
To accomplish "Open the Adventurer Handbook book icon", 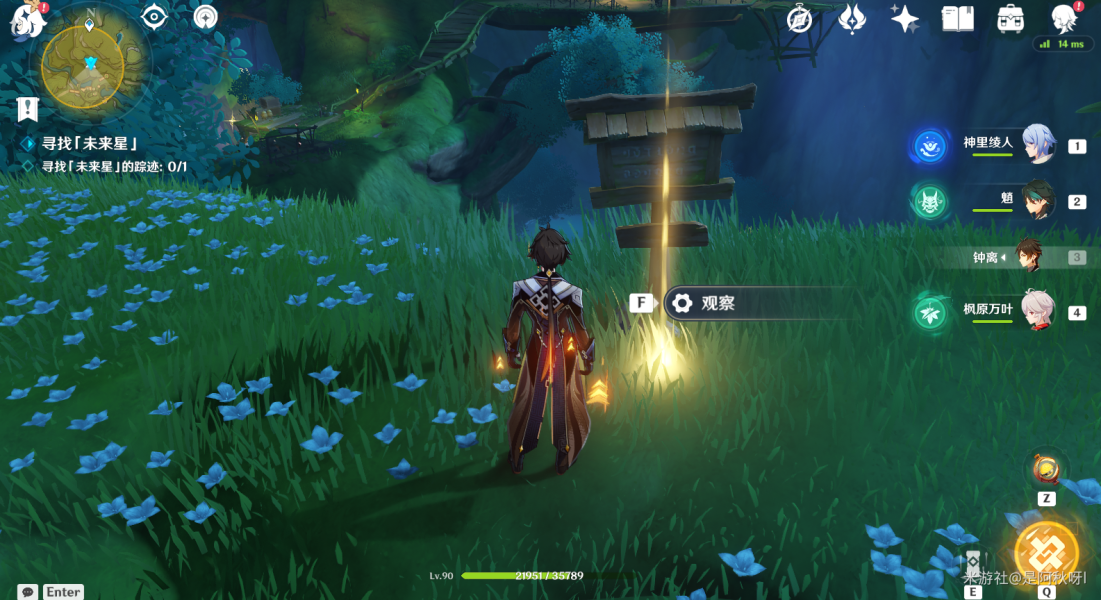I will pyautogui.click(x=957, y=18).
